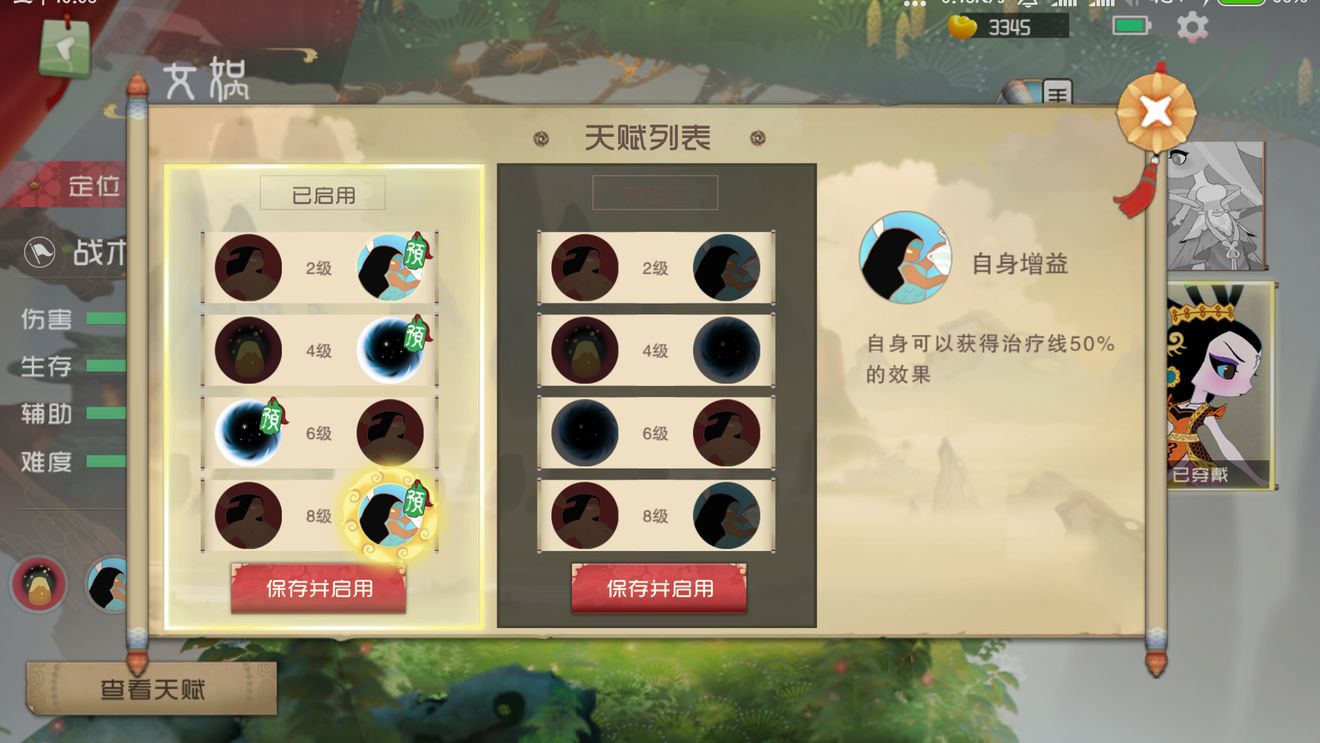Image resolution: width=1320 pixels, height=743 pixels.
Task: Switch to the 已启用 preset tab
Action: point(323,193)
